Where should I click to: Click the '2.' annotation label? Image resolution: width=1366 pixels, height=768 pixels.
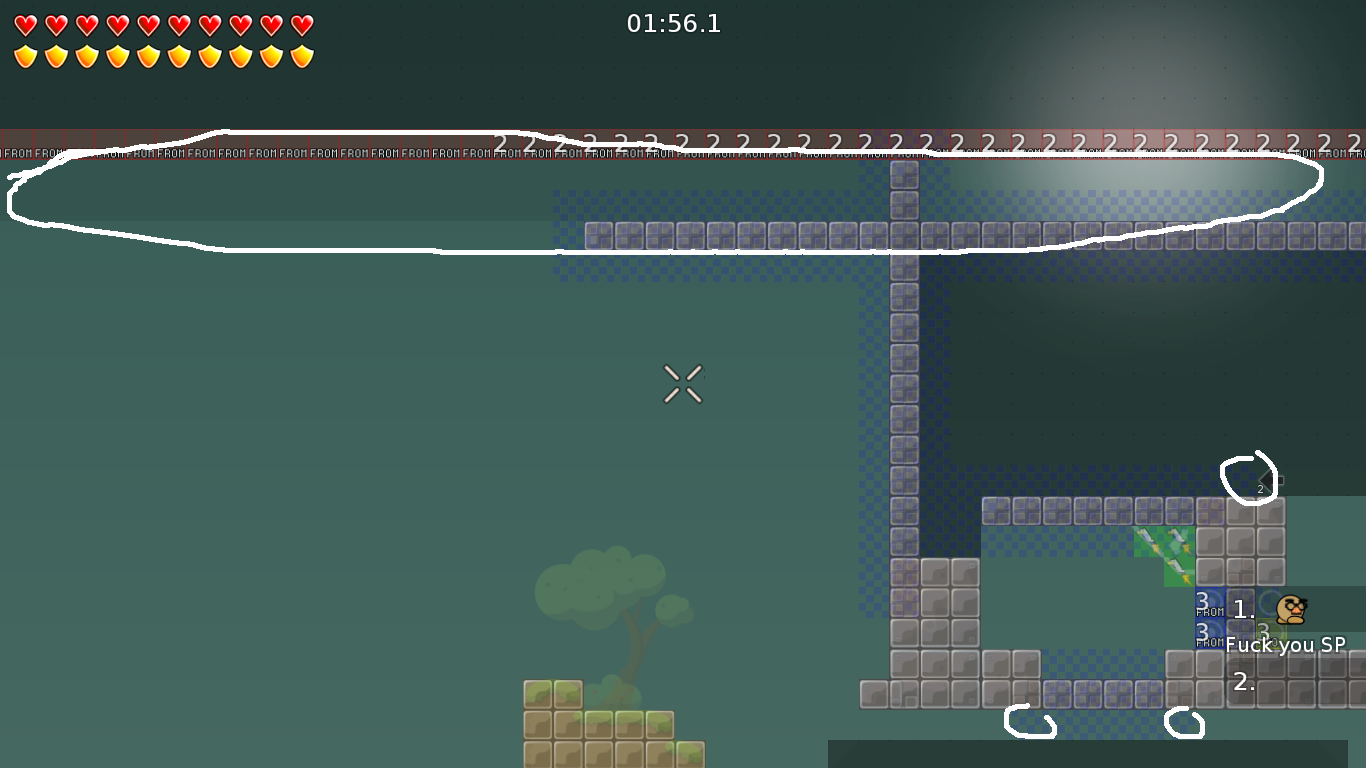coord(1243,683)
